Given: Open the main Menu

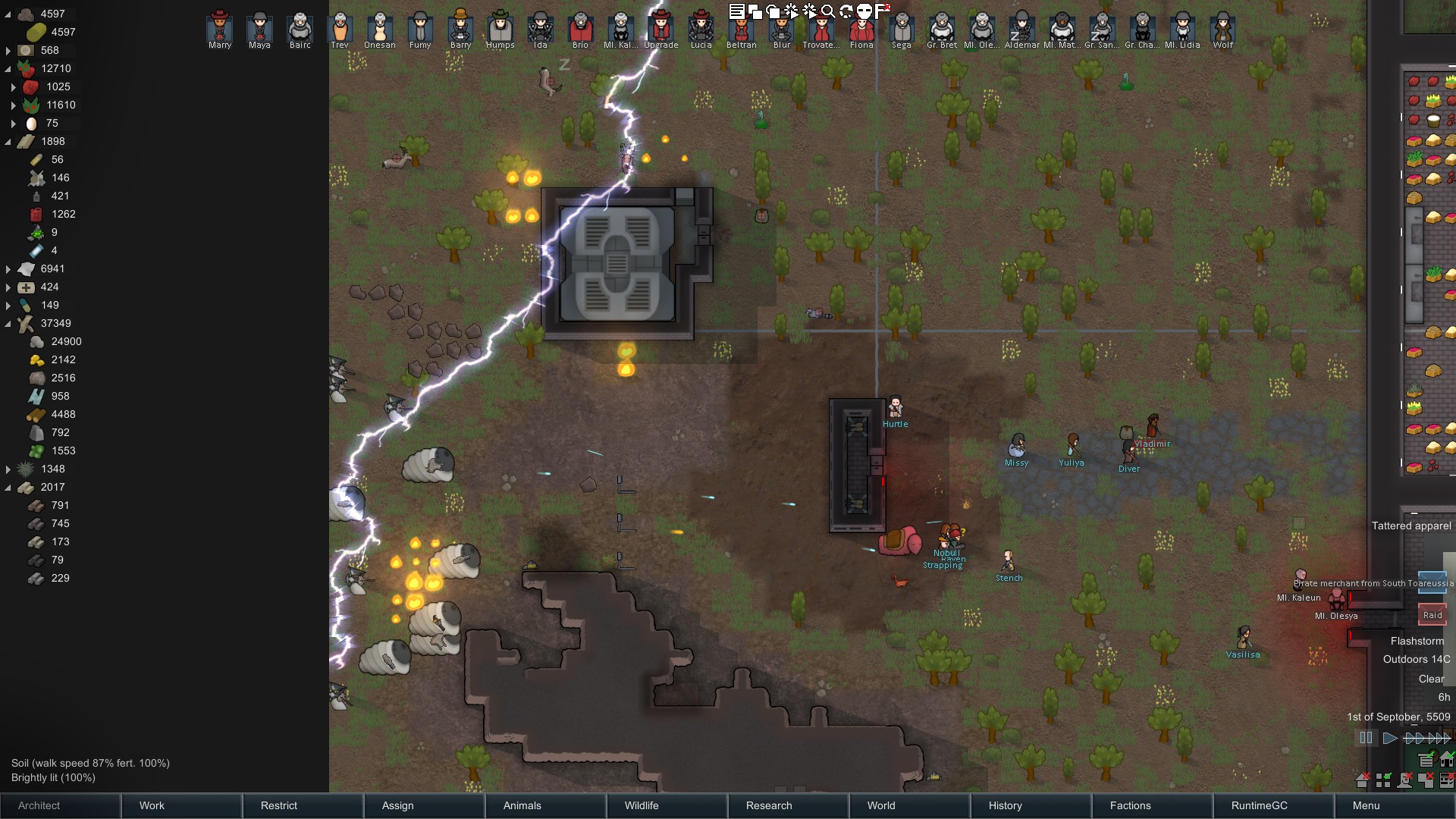Looking at the screenshot, I should (x=1394, y=805).
